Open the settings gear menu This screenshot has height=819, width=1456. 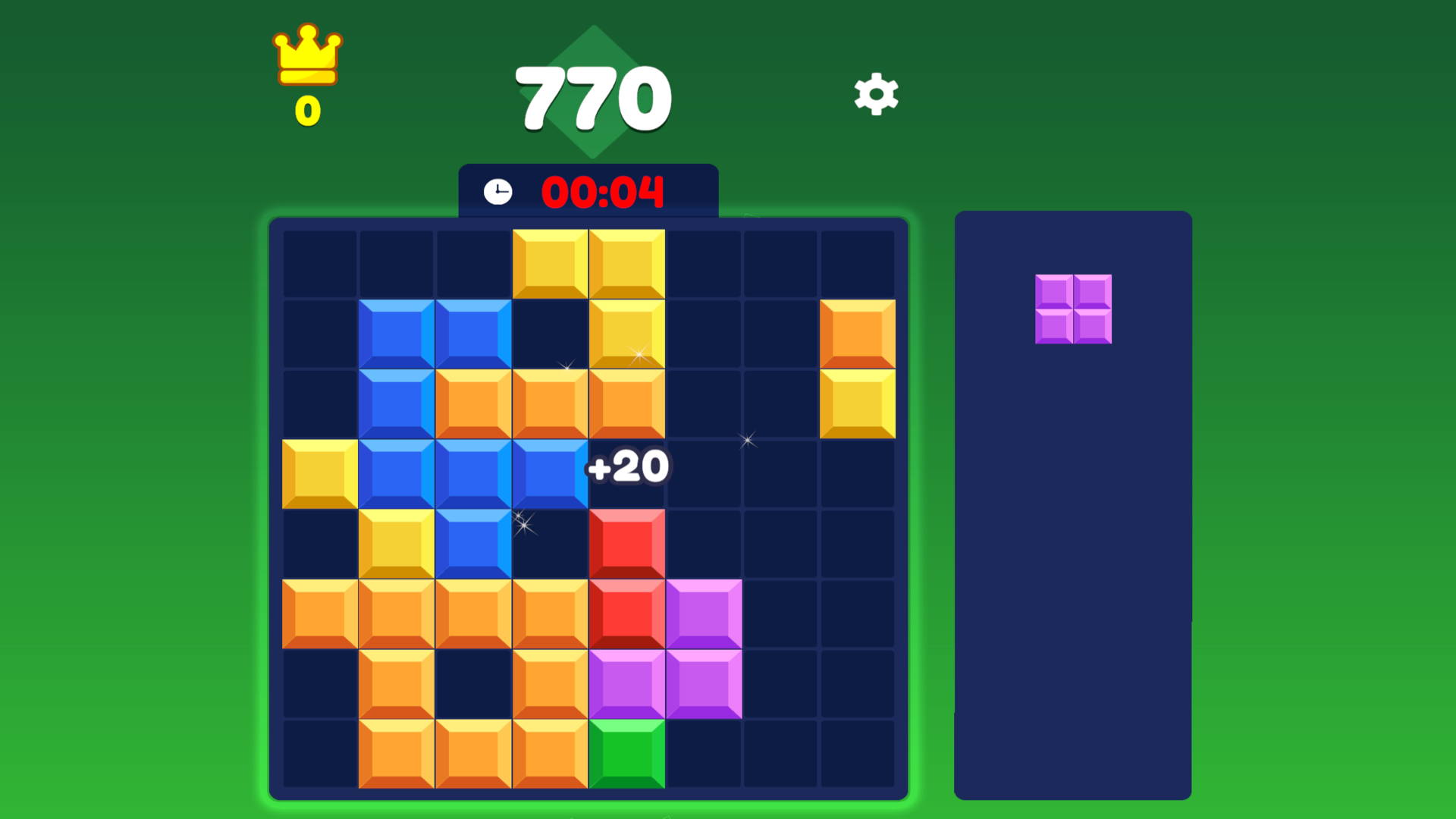coord(875,93)
